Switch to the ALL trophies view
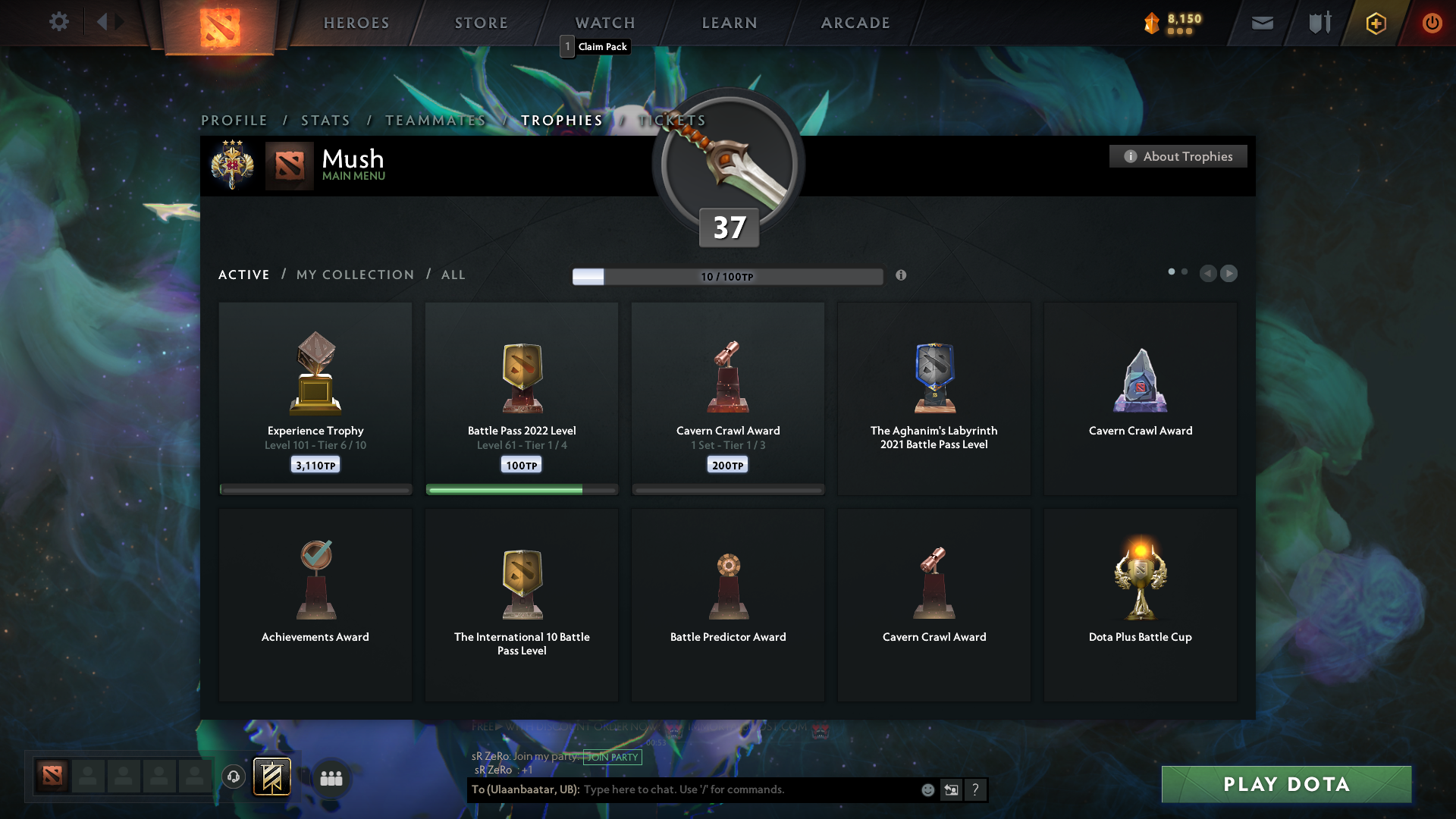 [453, 275]
